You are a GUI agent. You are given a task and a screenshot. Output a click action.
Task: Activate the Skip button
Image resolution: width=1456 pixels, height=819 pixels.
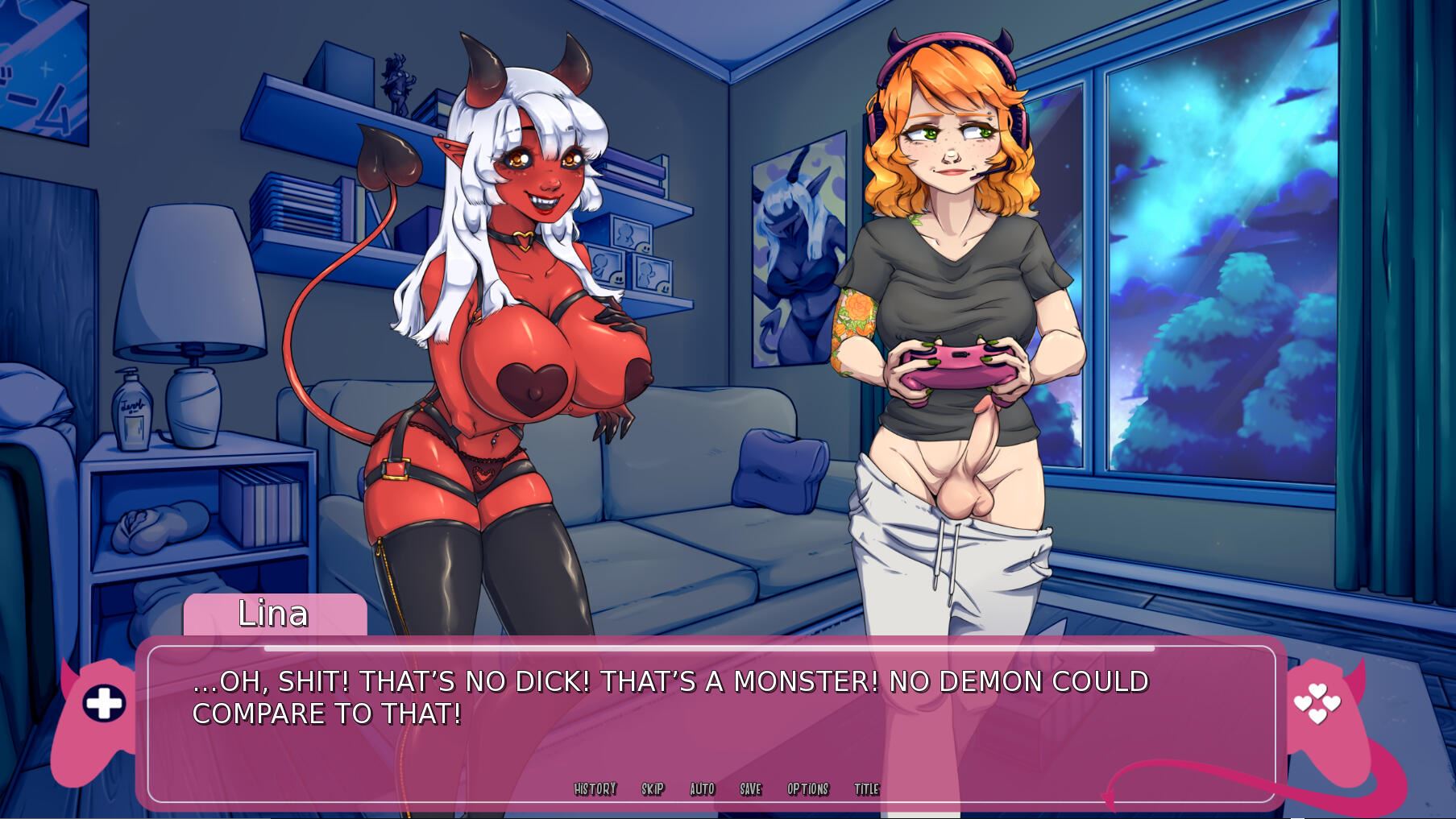(653, 789)
